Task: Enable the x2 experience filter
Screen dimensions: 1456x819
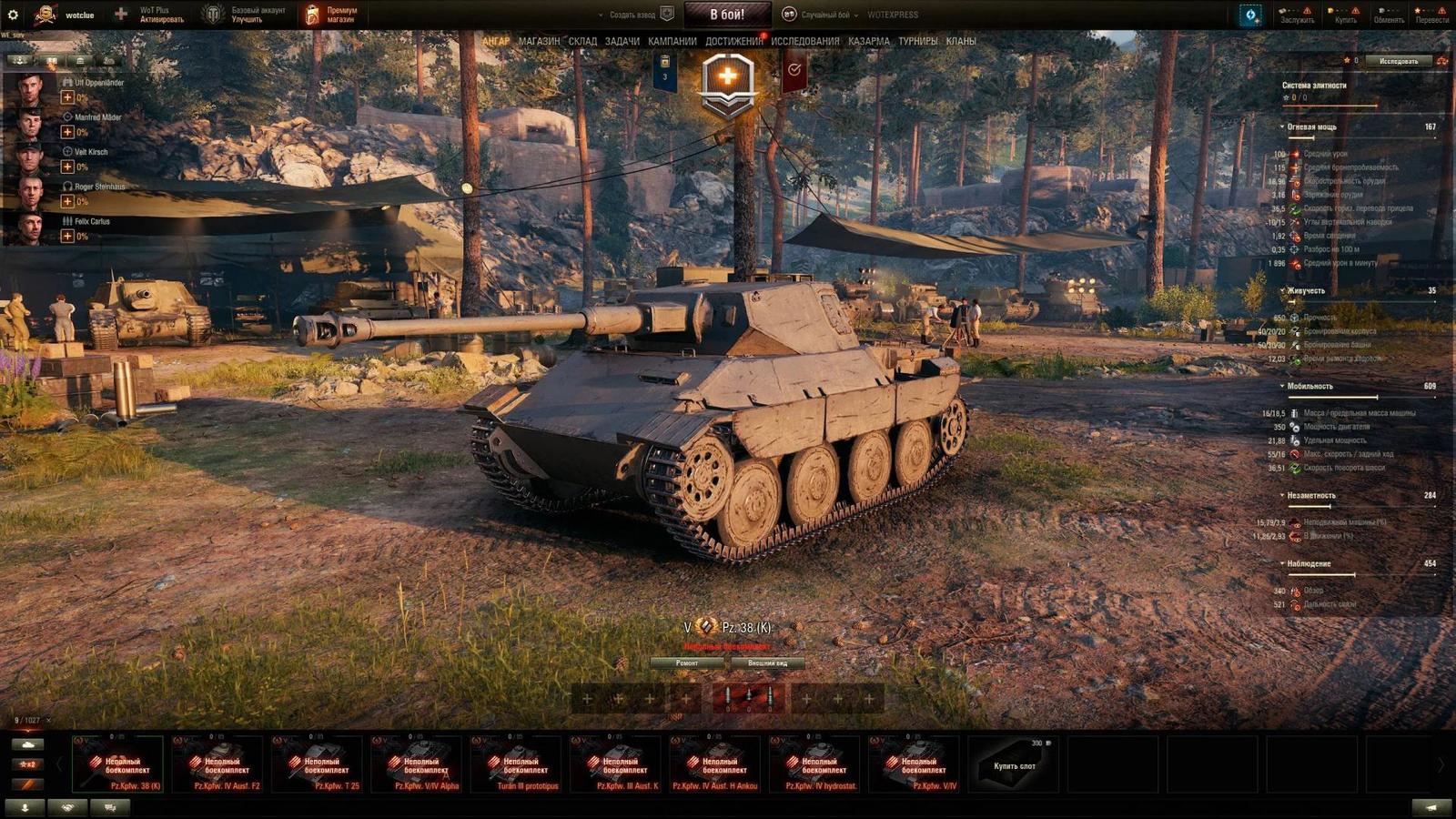Action: coord(27,764)
